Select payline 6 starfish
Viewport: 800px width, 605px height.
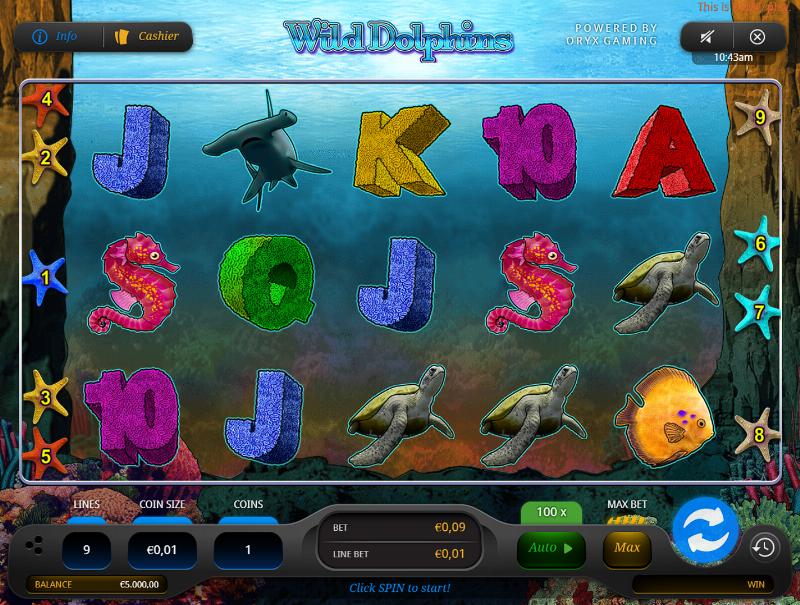(758, 243)
